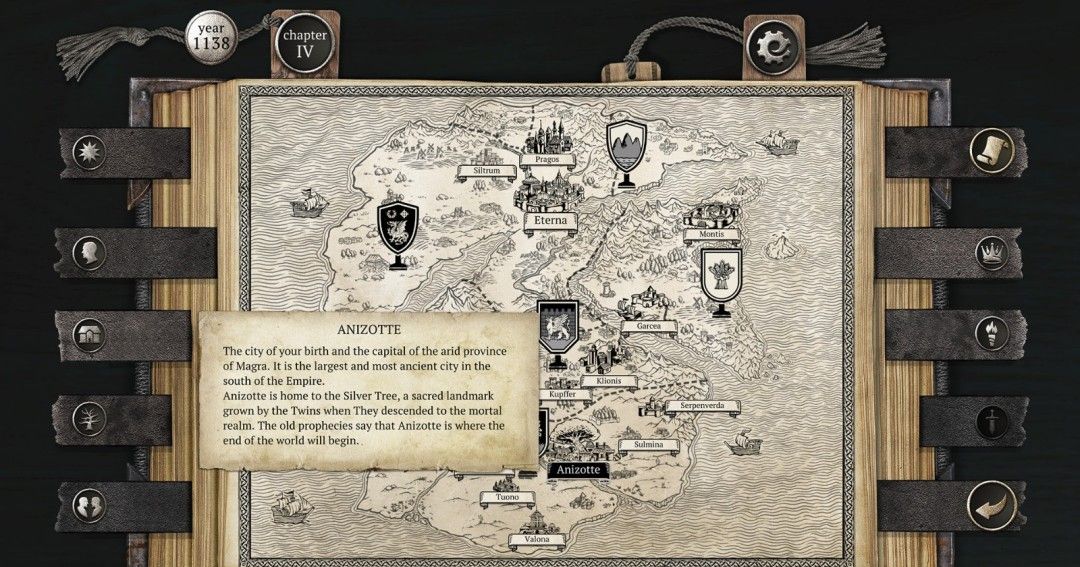Image resolution: width=1080 pixels, height=567 pixels.
Task: Pick Montis on the map
Action: point(712,234)
